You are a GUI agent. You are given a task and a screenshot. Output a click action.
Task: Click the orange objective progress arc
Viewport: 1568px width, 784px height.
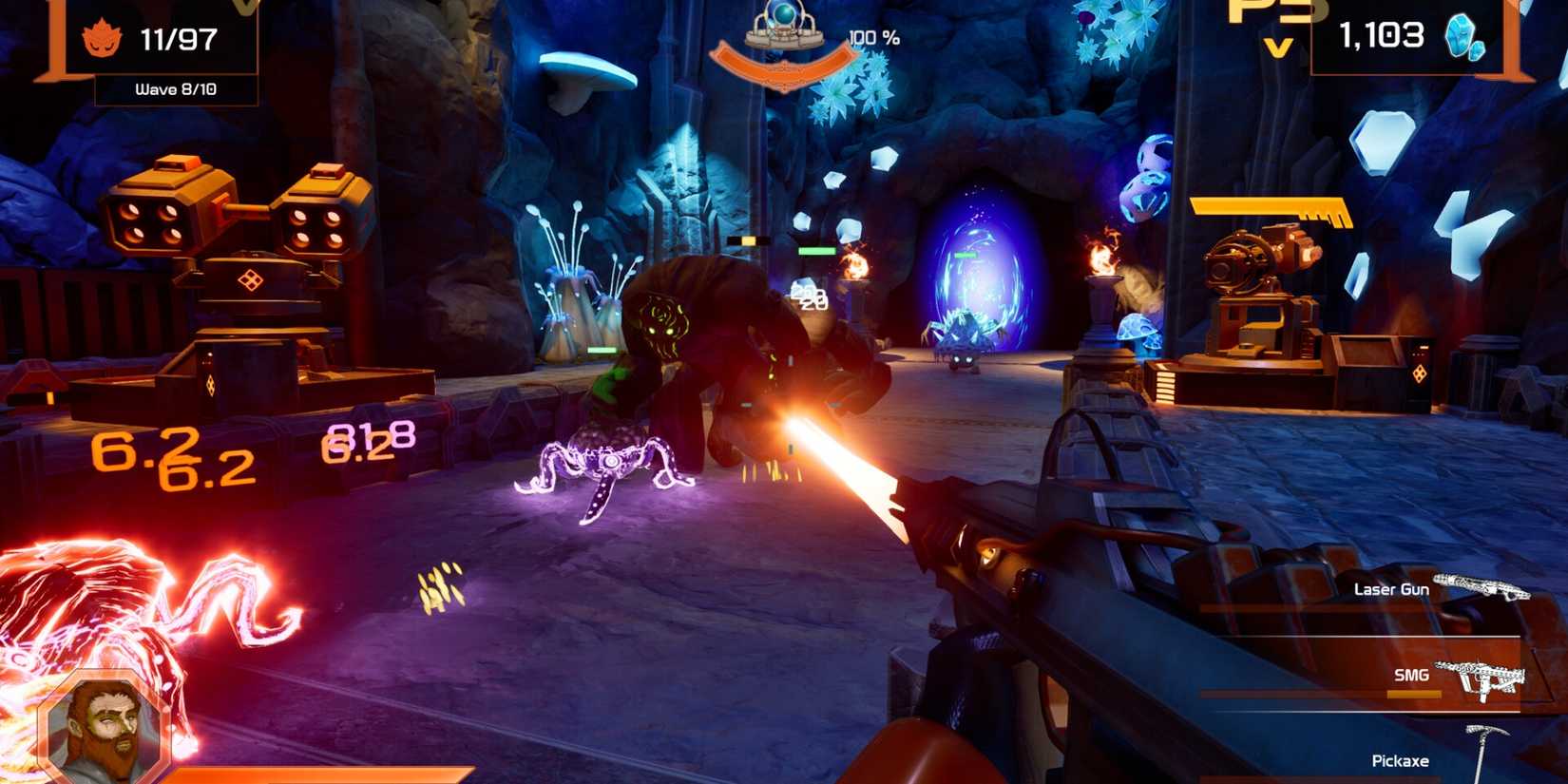[785, 65]
